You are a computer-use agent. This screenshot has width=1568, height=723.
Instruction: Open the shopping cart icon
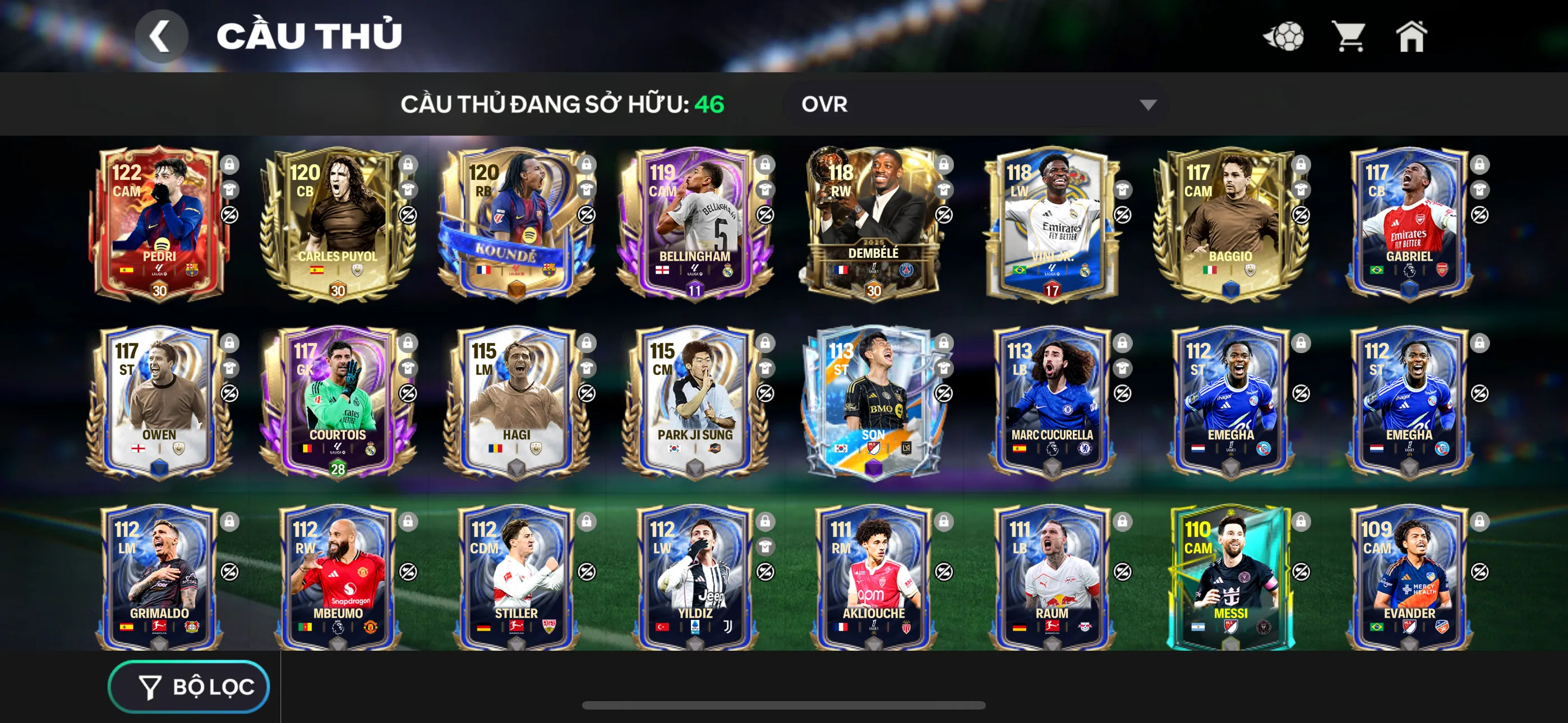pos(1350,37)
